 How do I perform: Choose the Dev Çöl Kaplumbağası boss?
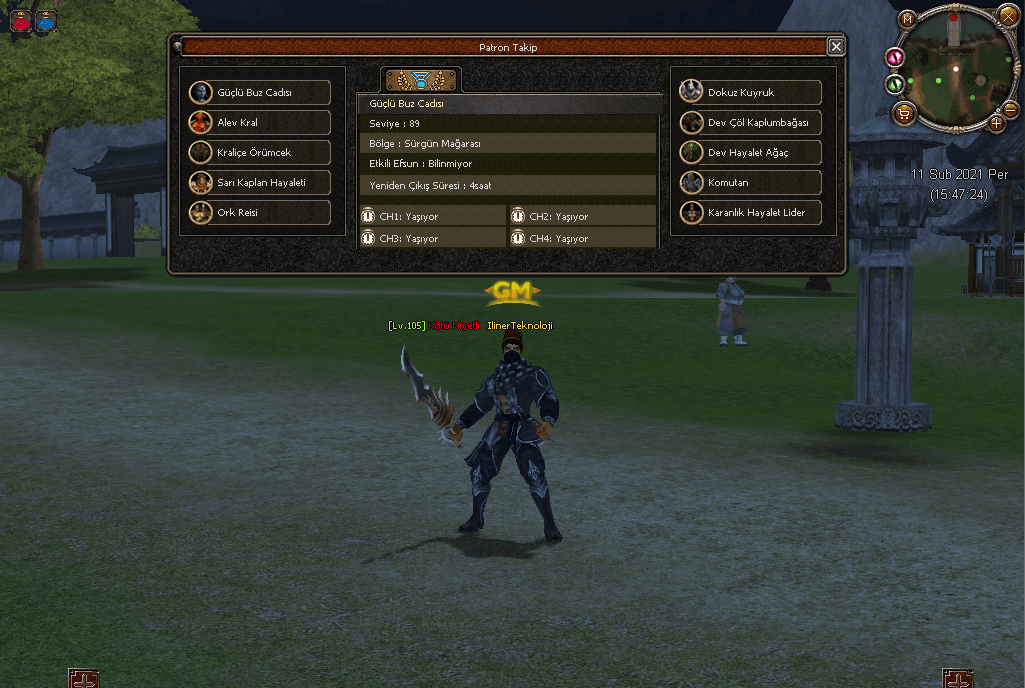[751, 123]
